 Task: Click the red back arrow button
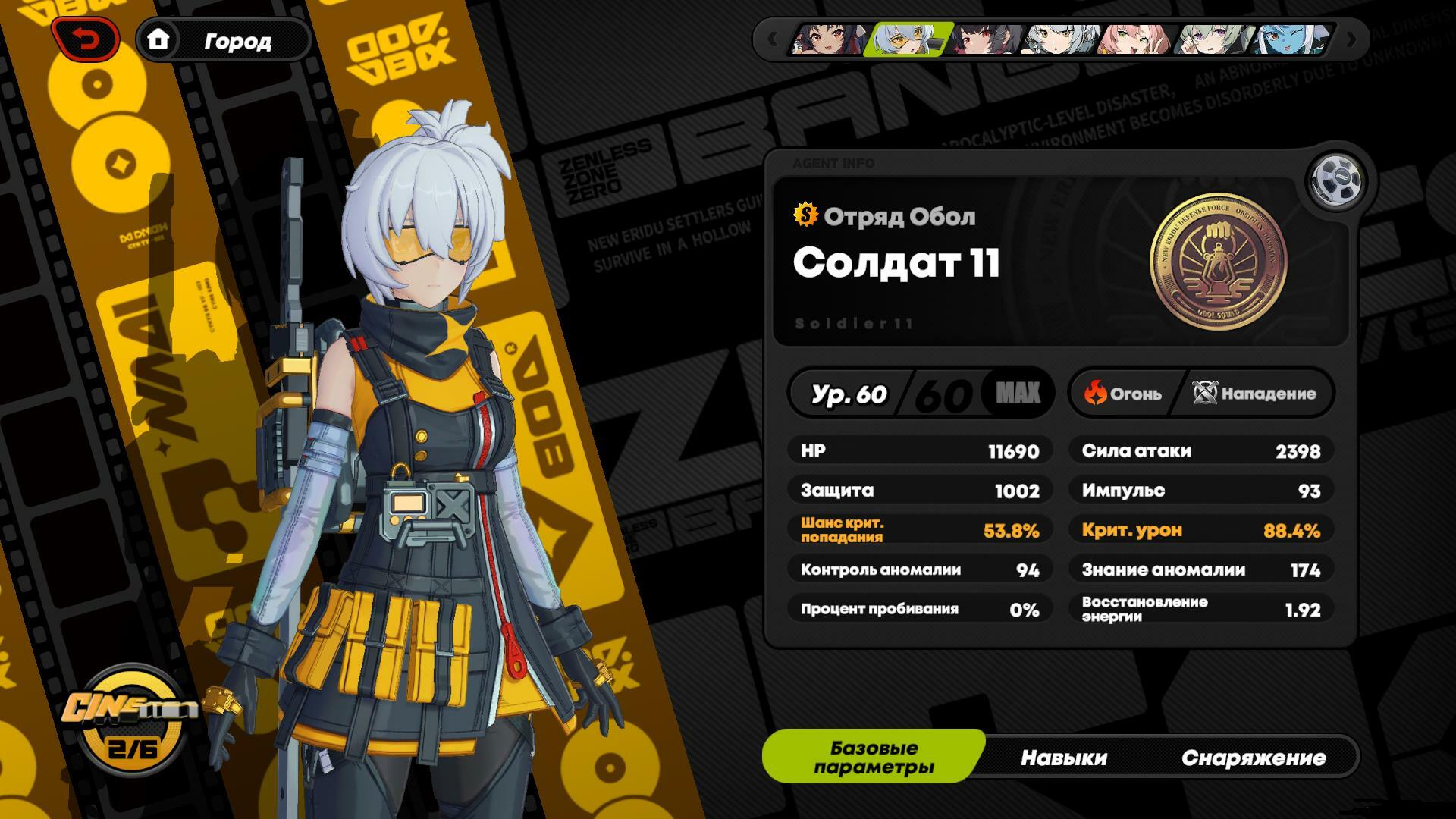pyautogui.click(x=86, y=39)
